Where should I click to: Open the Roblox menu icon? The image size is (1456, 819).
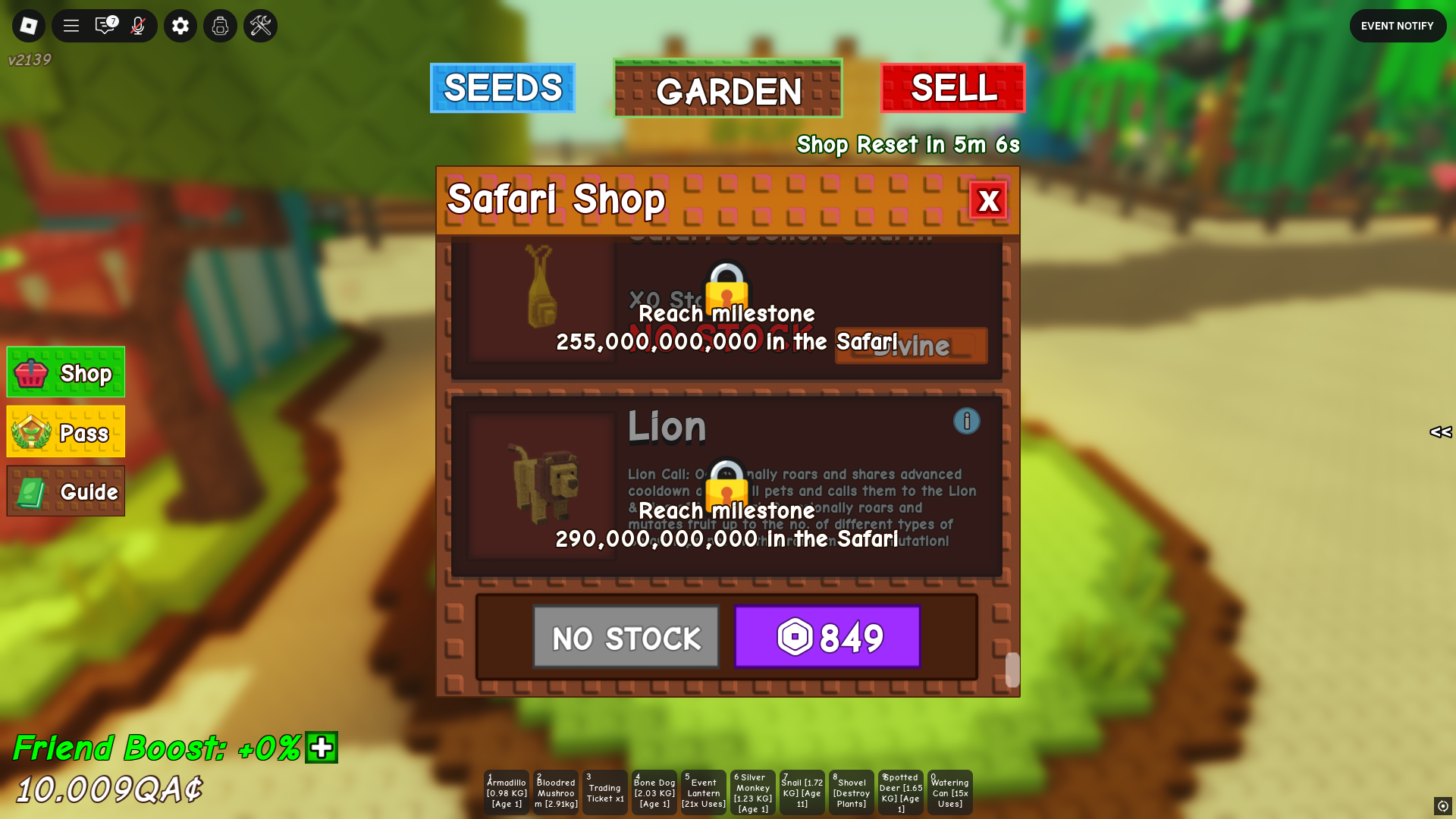28,25
